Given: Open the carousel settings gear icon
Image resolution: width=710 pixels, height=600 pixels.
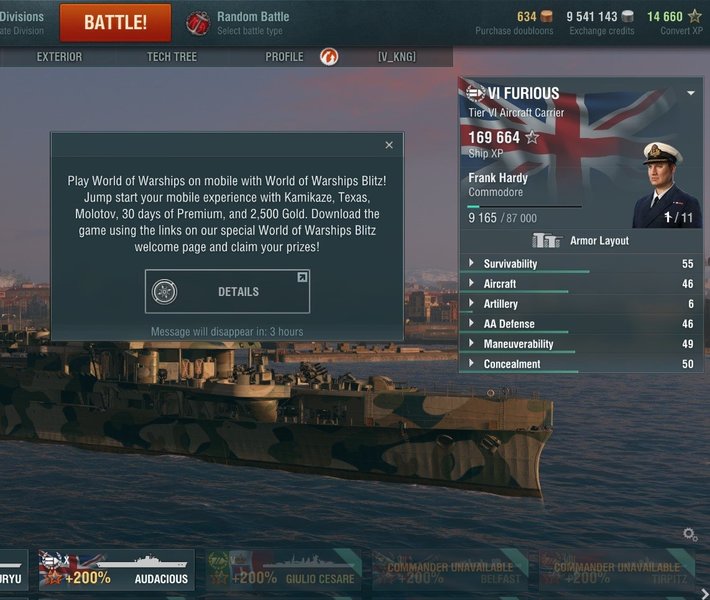Looking at the screenshot, I should click(690, 535).
